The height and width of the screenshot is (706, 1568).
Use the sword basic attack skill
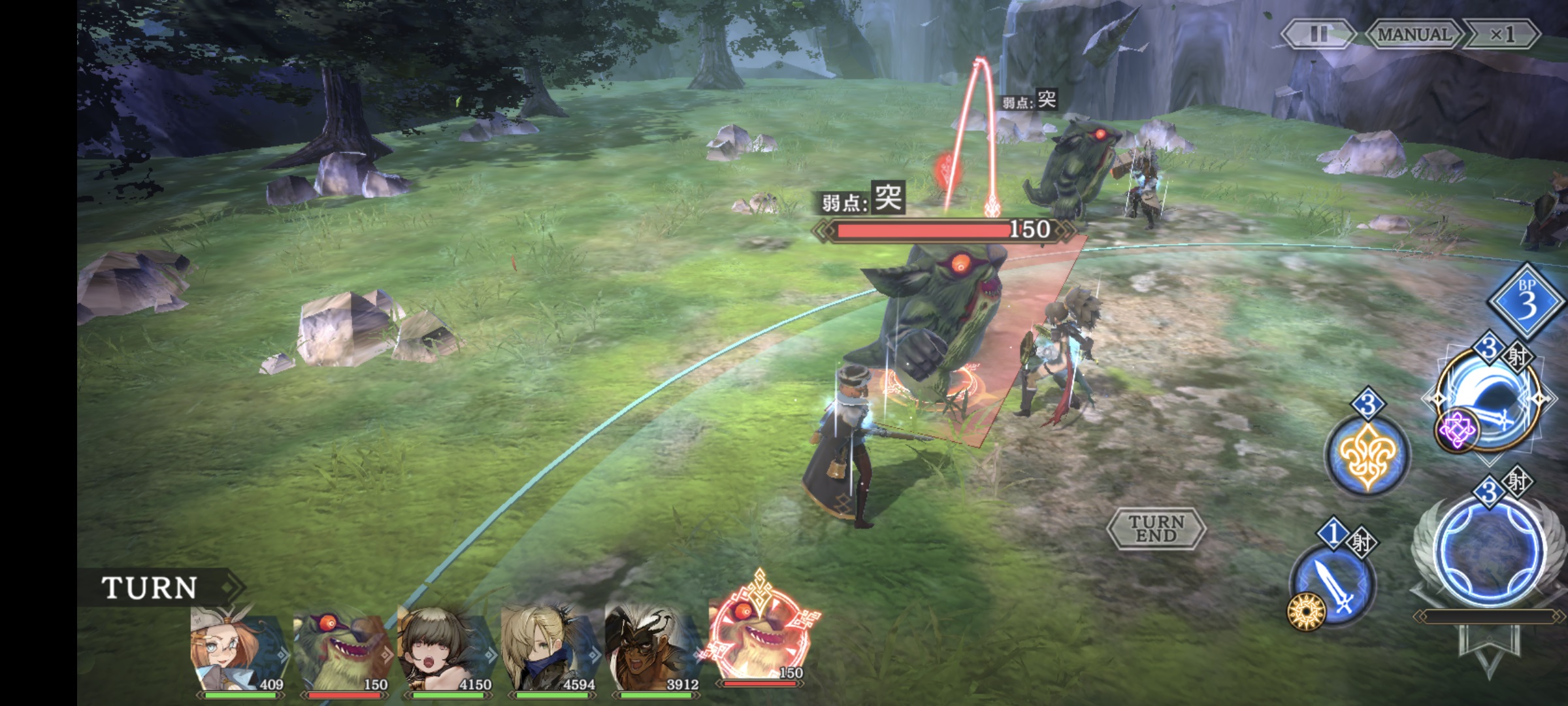[x=1333, y=585]
